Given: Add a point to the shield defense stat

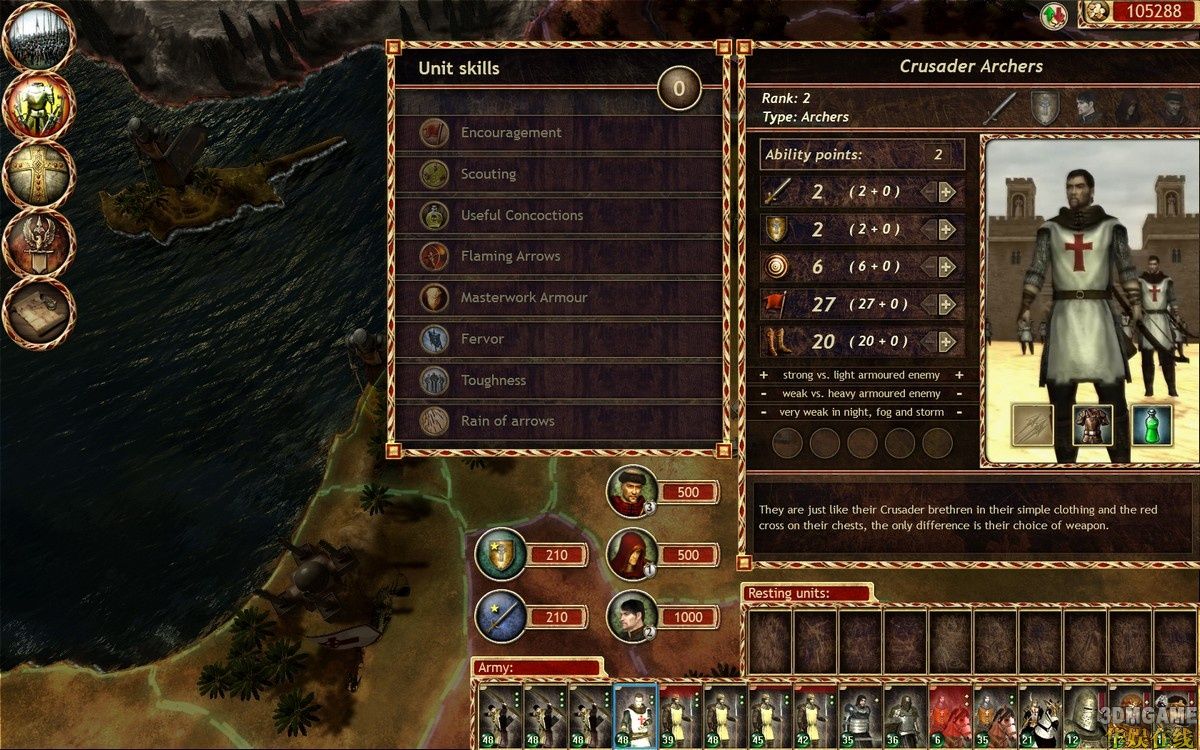Looking at the screenshot, I should [x=946, y=229].
